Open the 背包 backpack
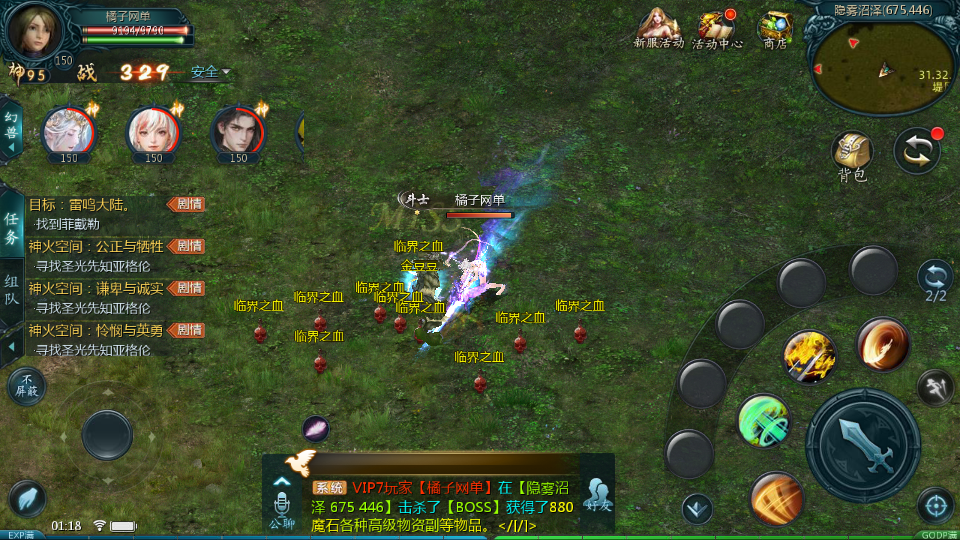This screenshot has width=960, height=540. point(852,154)
